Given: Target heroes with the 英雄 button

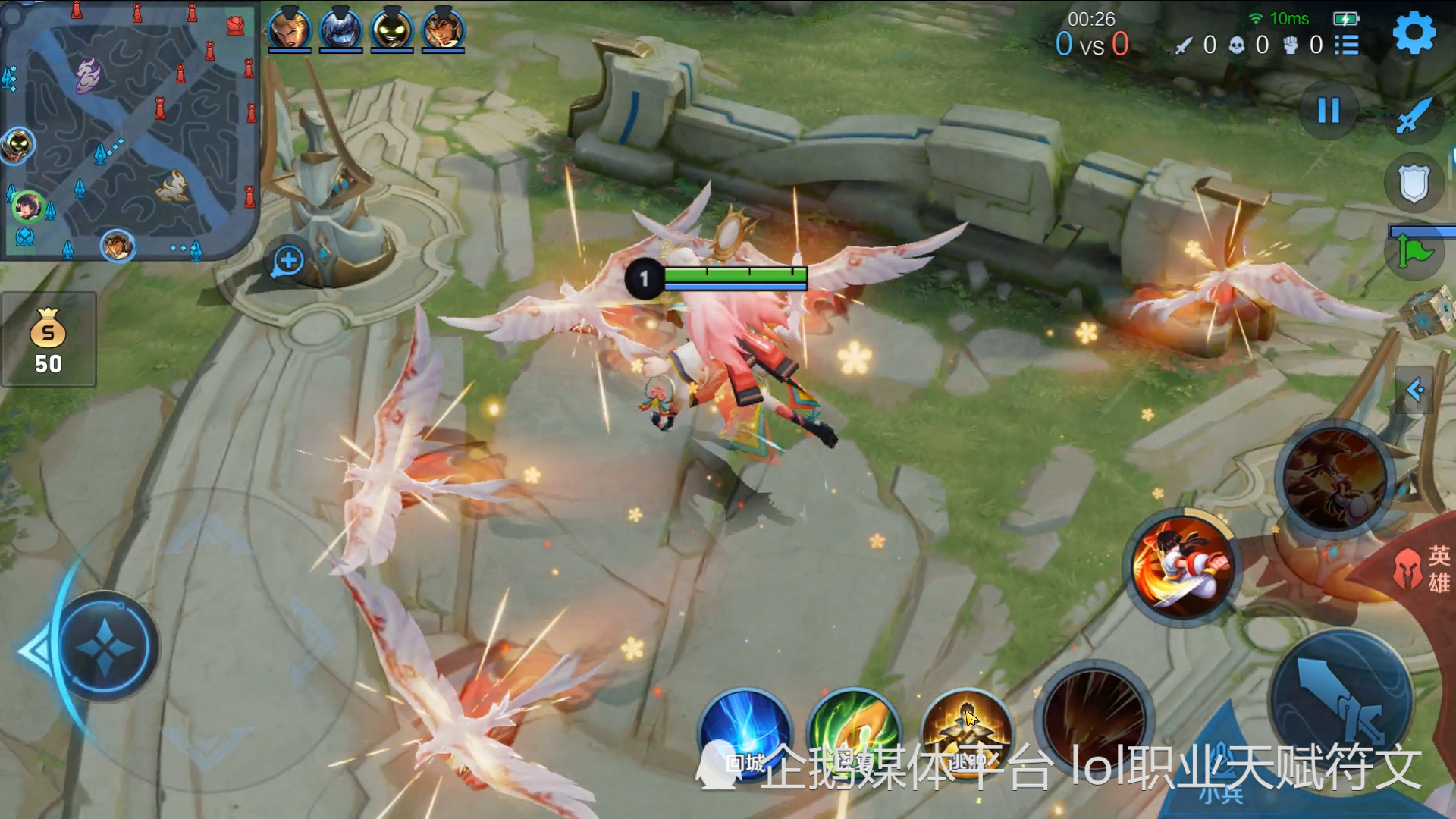Looking at the screenshot, I should pos(1426,569).
